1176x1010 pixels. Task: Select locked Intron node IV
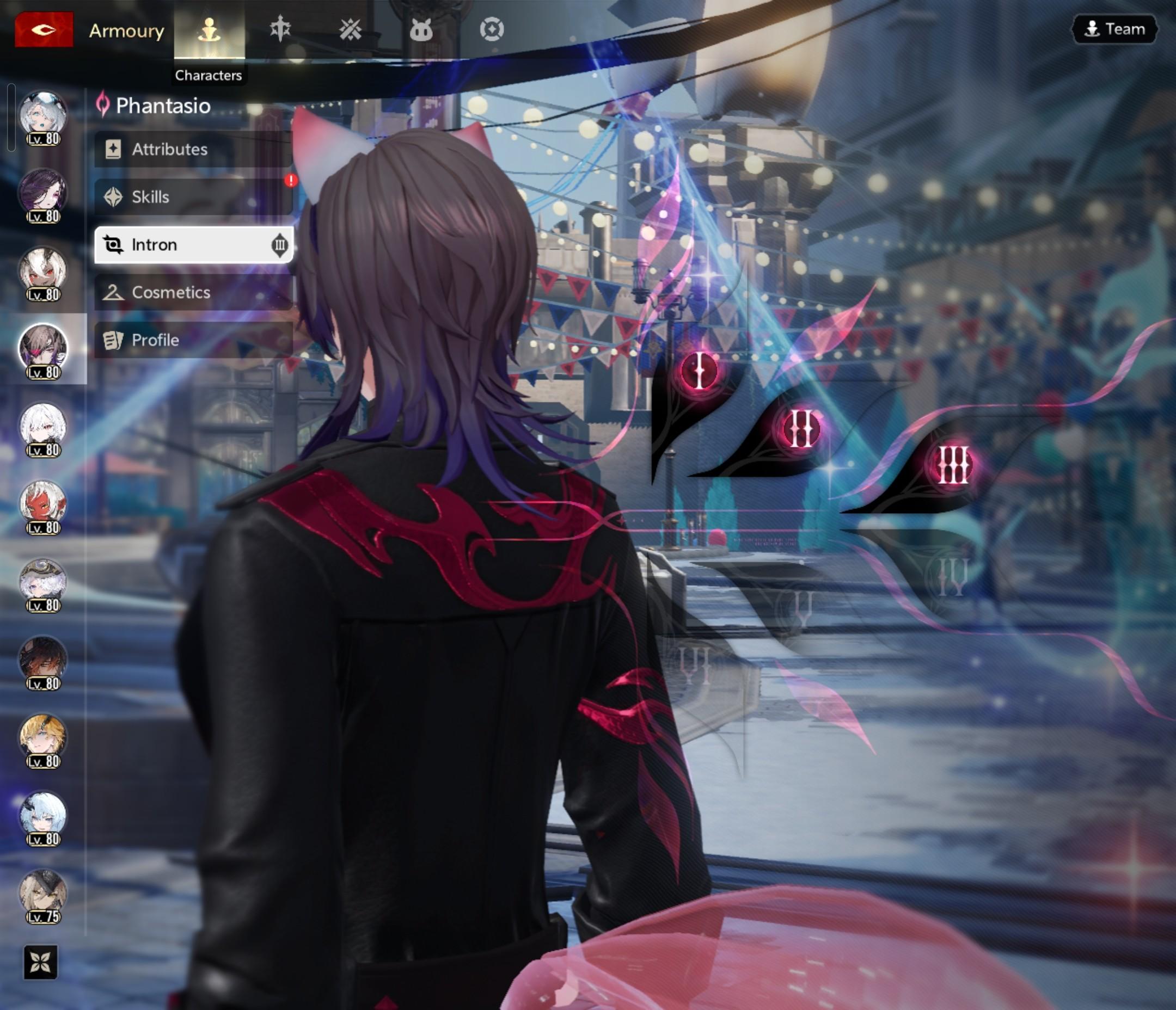pos(952,577)
